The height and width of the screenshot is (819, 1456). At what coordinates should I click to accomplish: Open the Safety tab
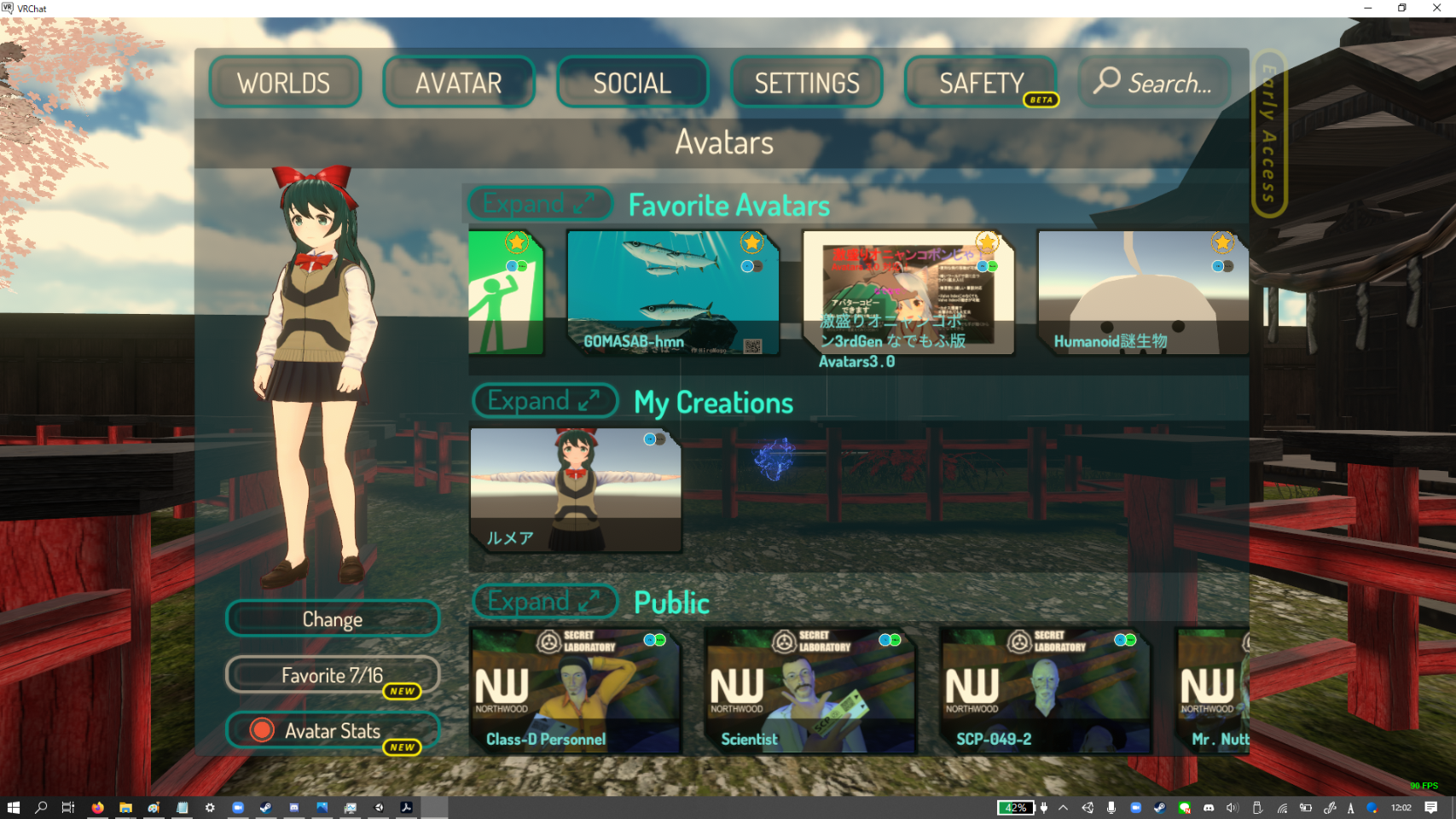tap(981, 83)
